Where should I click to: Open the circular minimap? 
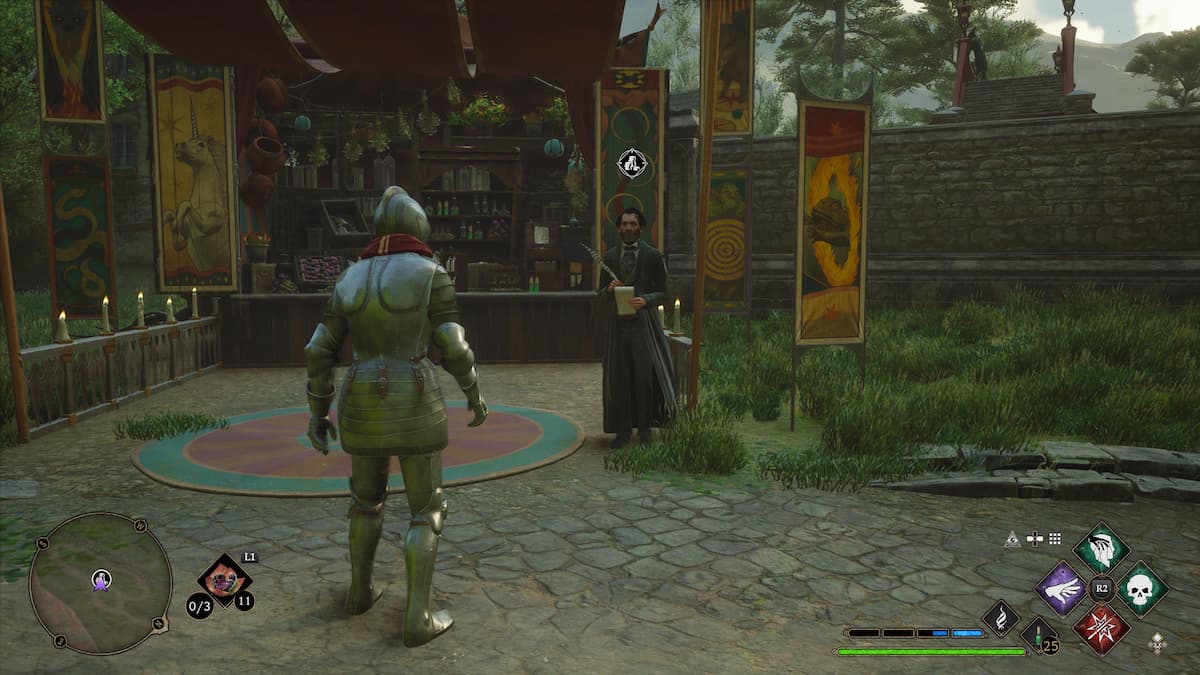pyautogui.click(x=100, y=583)
